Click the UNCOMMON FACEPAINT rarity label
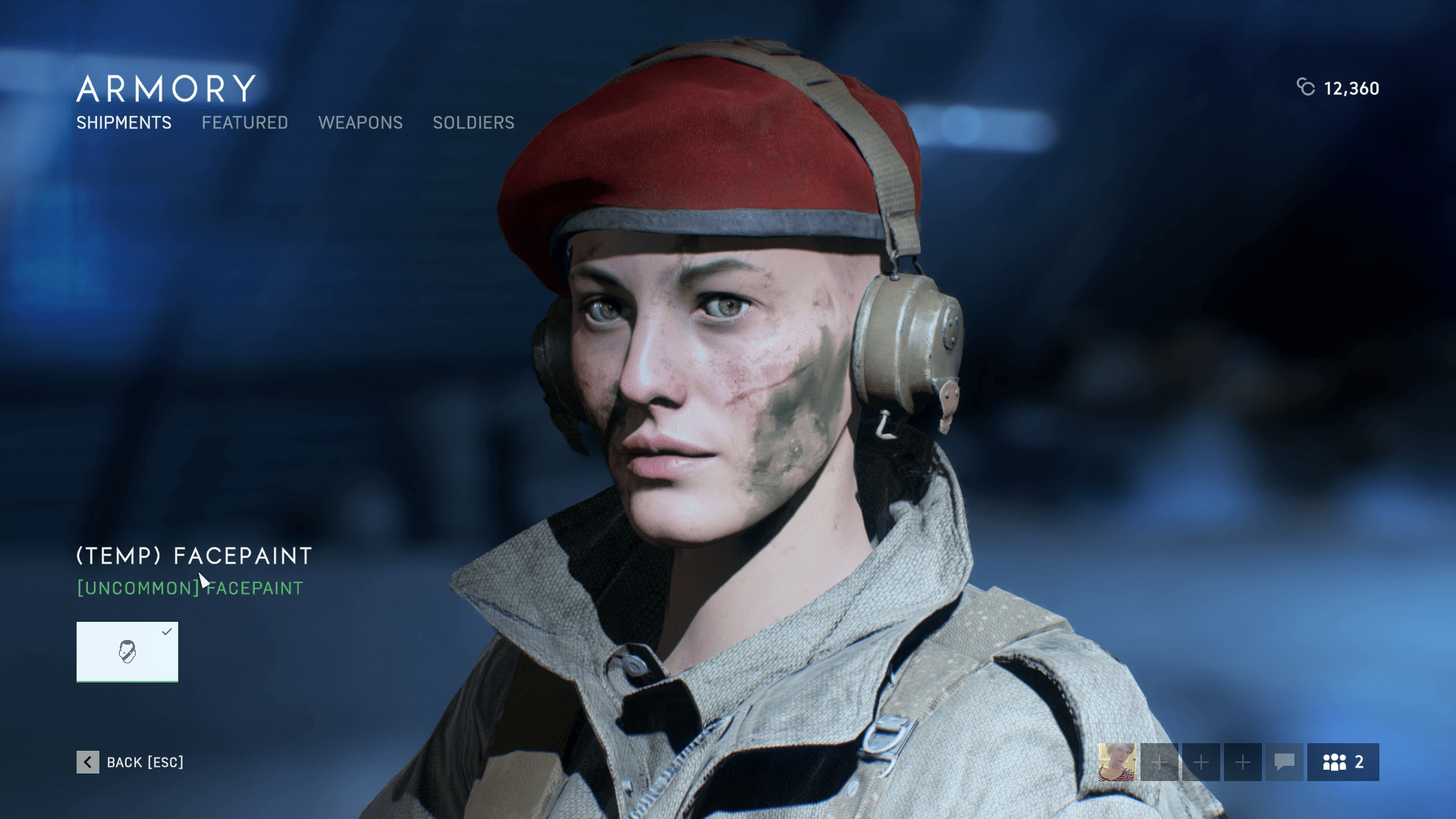 pos(190,587)
